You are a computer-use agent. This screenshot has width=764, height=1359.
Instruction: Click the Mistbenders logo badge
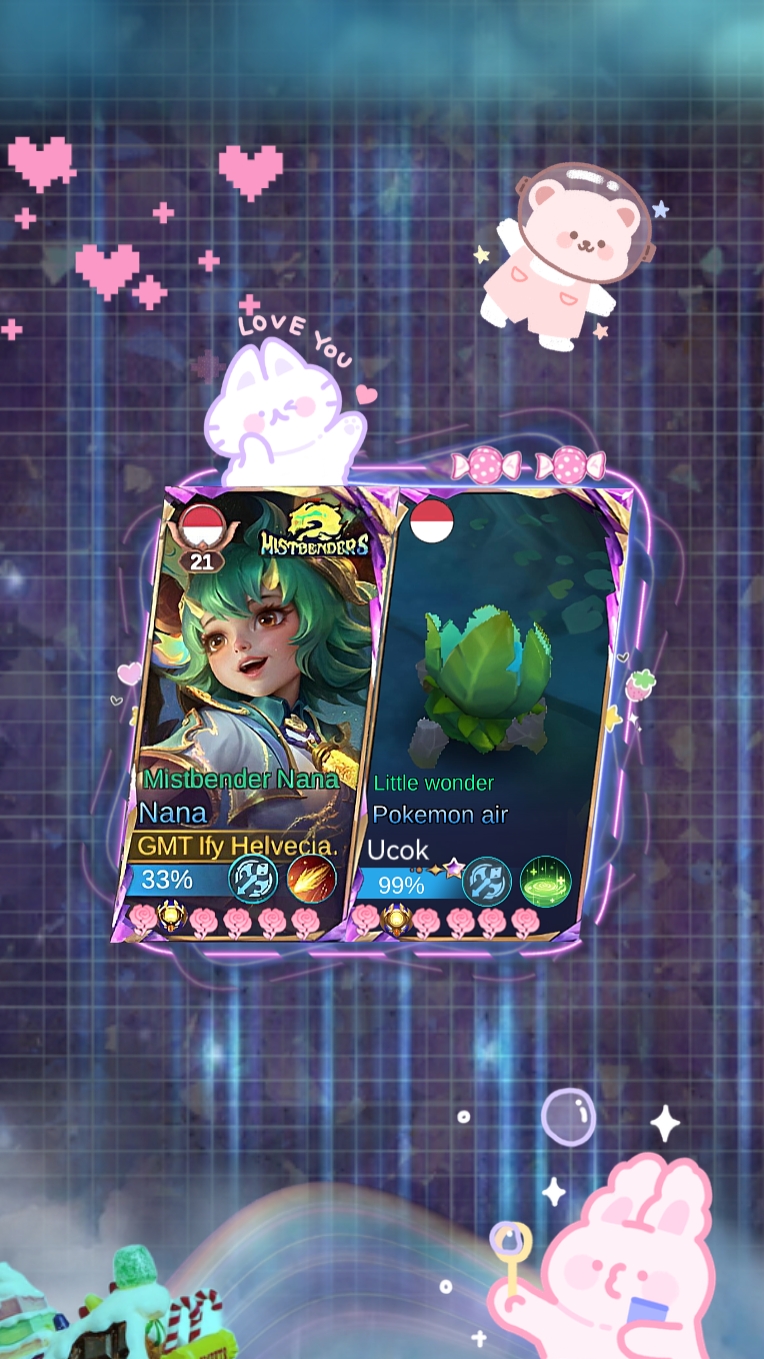(314, 530)
